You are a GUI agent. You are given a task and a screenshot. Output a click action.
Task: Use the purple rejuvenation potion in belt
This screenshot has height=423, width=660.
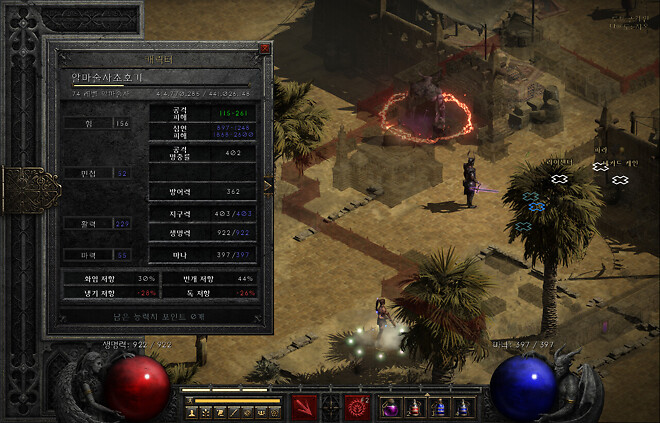[x=391, y=407]
